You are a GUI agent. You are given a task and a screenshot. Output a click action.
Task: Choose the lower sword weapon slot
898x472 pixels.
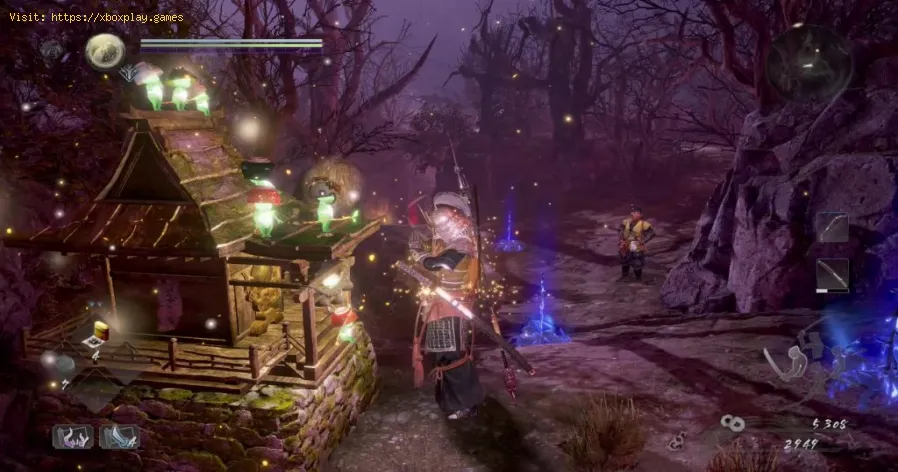coord(832,274)
